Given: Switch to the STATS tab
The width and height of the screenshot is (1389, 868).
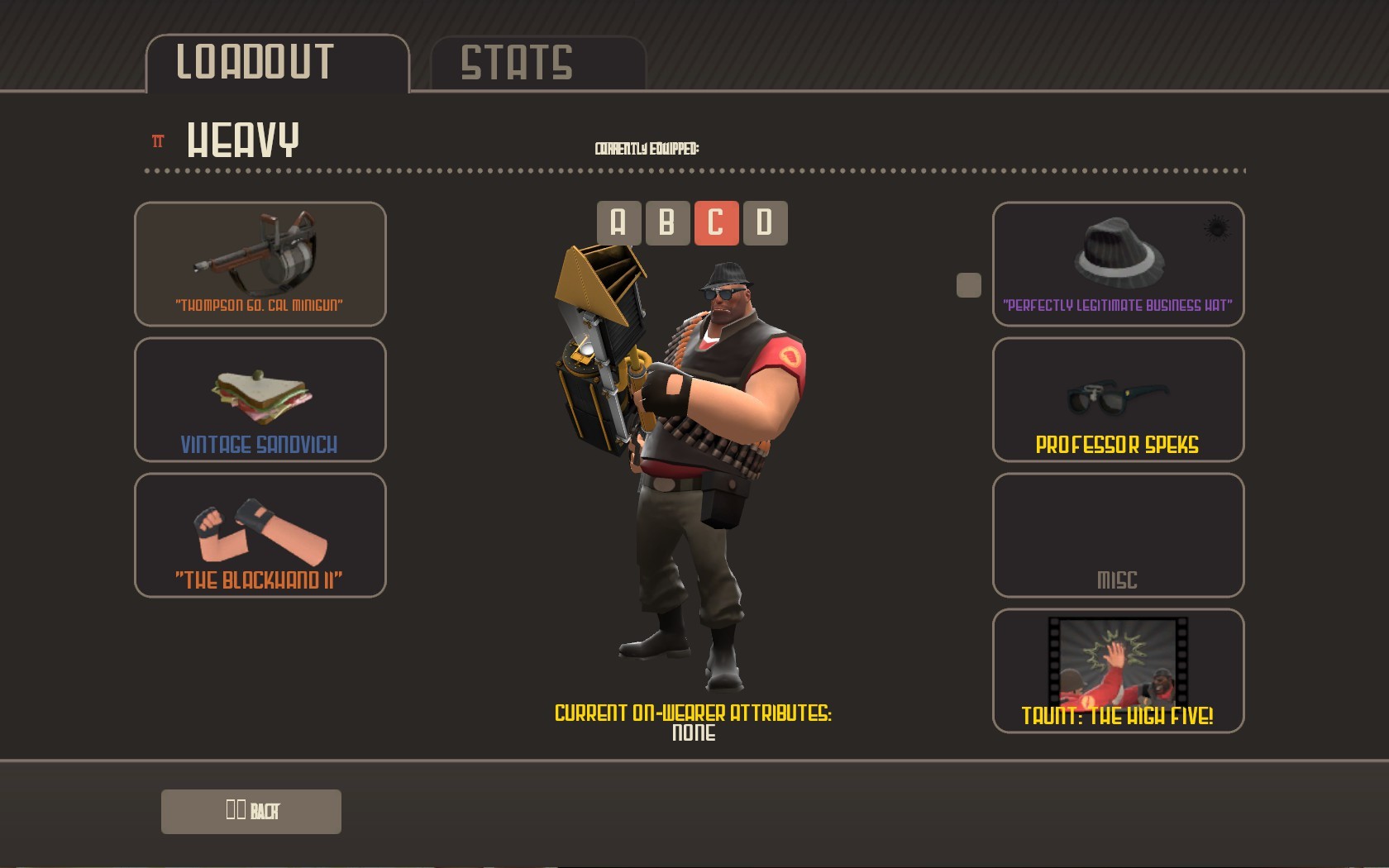Looking at the screenshot, I should (x=518, y=61).
